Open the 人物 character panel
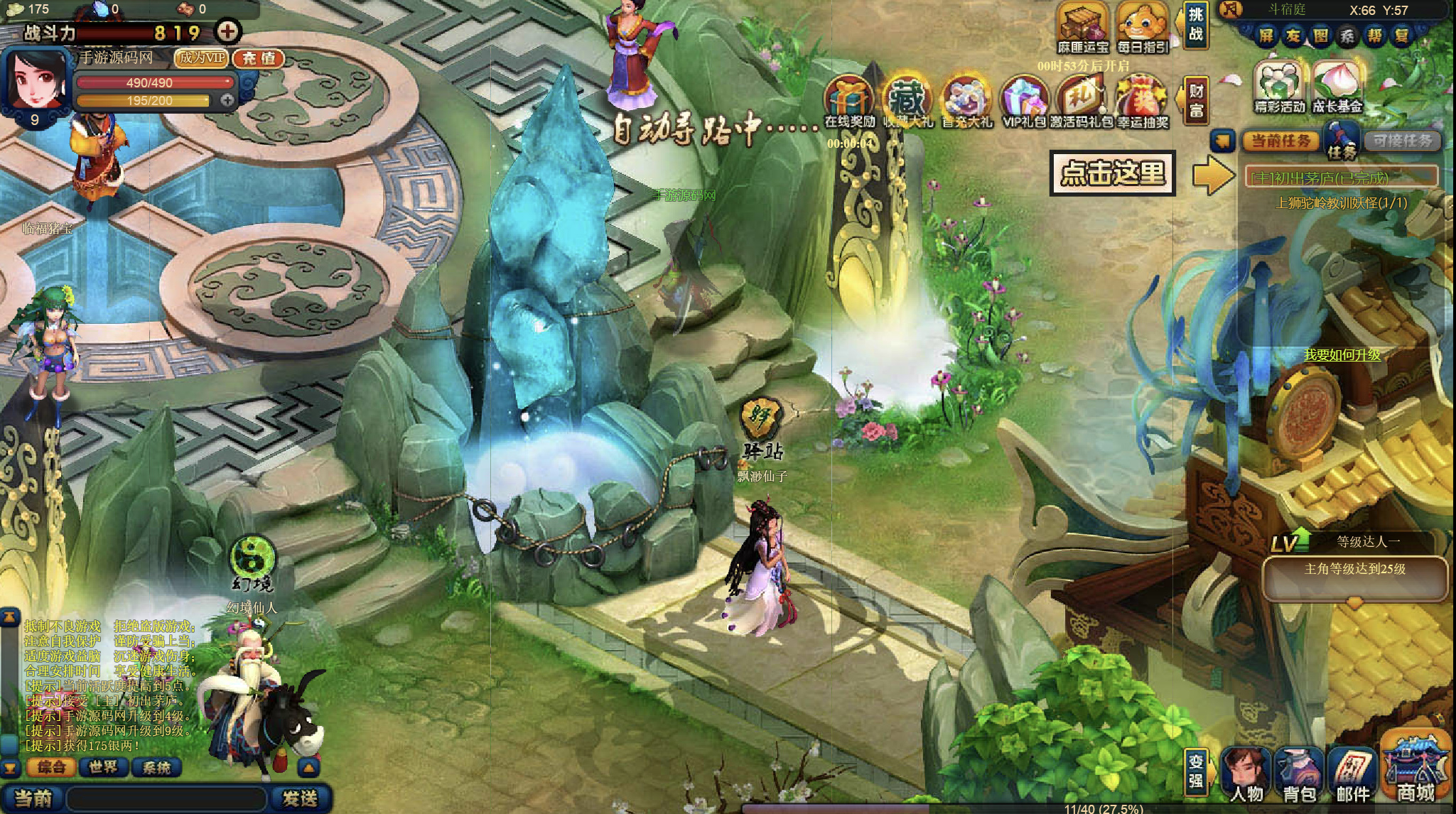1456x814 pixels. (1247, 776)
